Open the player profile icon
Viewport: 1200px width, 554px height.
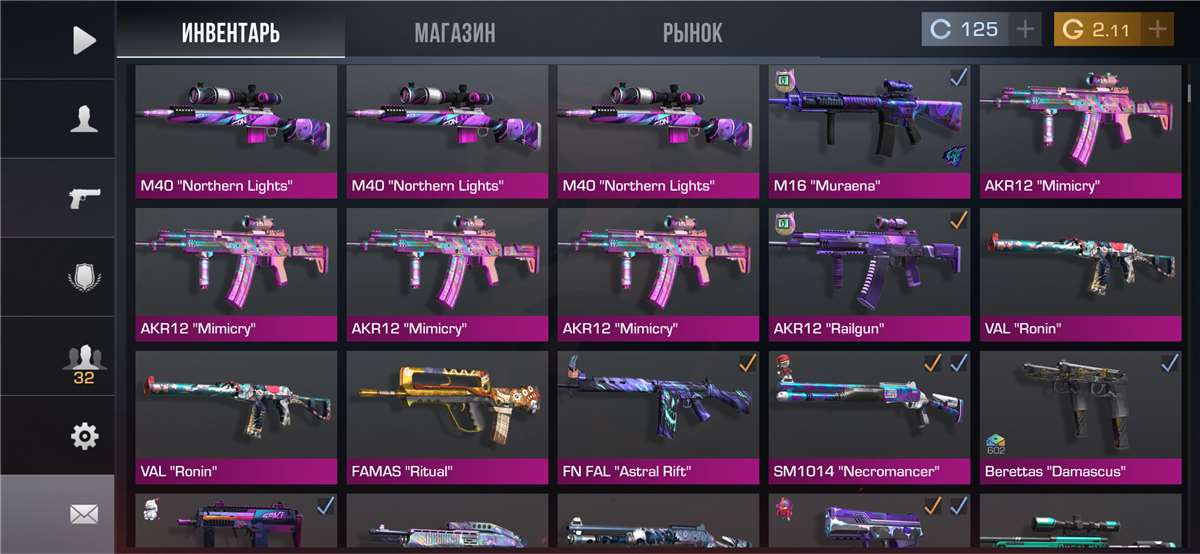(x=84, y=119)
